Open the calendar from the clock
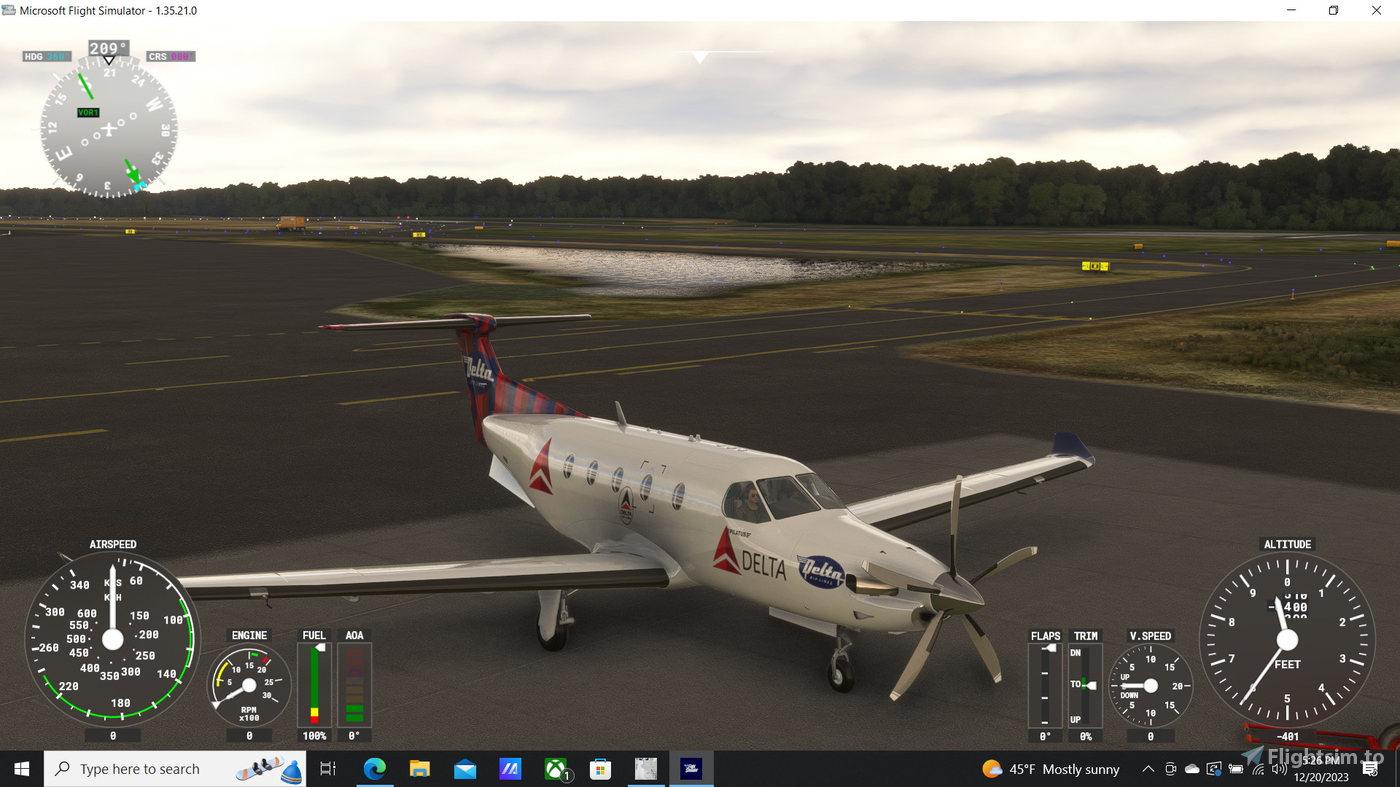Image resolution: width=1400 pixels, height=787 pixels. pos(1322,768)
